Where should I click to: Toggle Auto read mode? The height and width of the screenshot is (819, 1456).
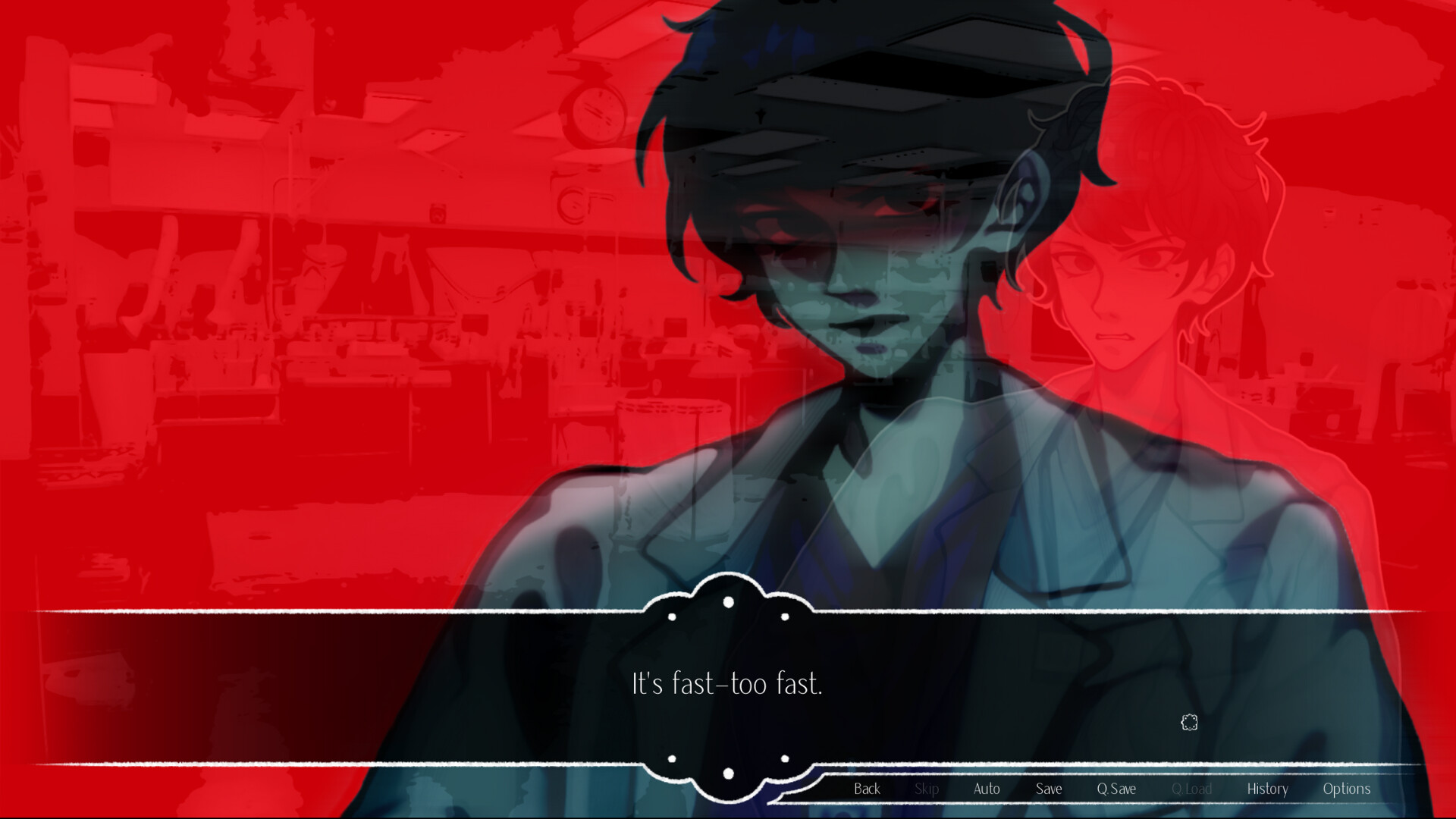click(x=986, y=789)
